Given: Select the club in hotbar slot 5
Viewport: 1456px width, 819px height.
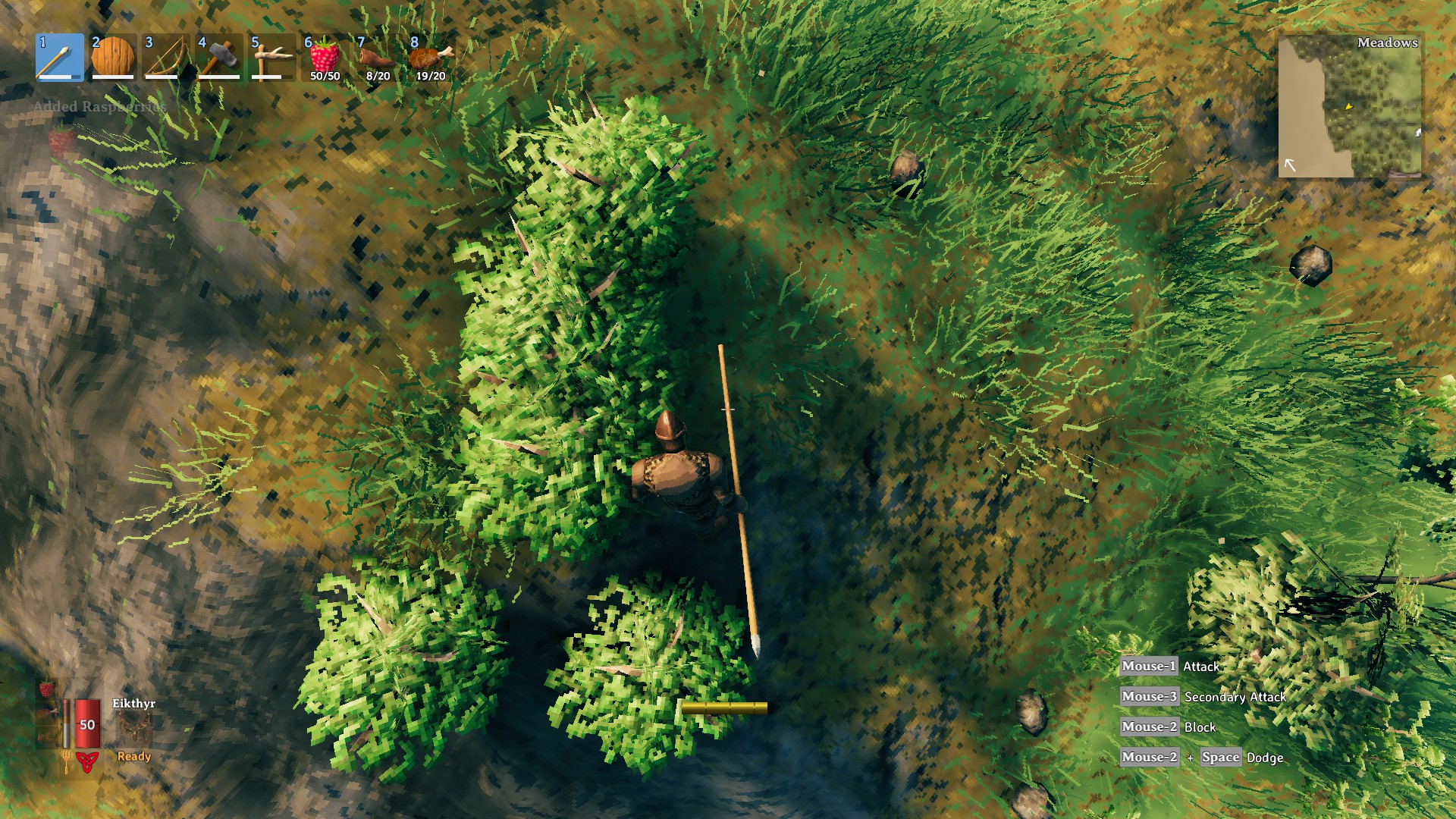Looking at the screenshot, I should pyautogui.click(x=272, y=58).
